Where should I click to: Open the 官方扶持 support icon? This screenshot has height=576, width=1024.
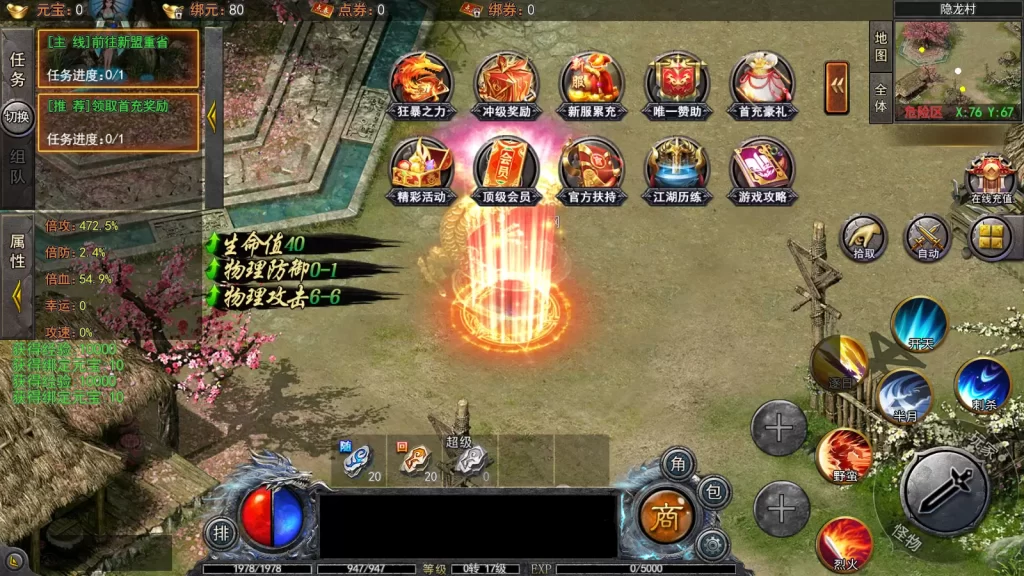592,169
